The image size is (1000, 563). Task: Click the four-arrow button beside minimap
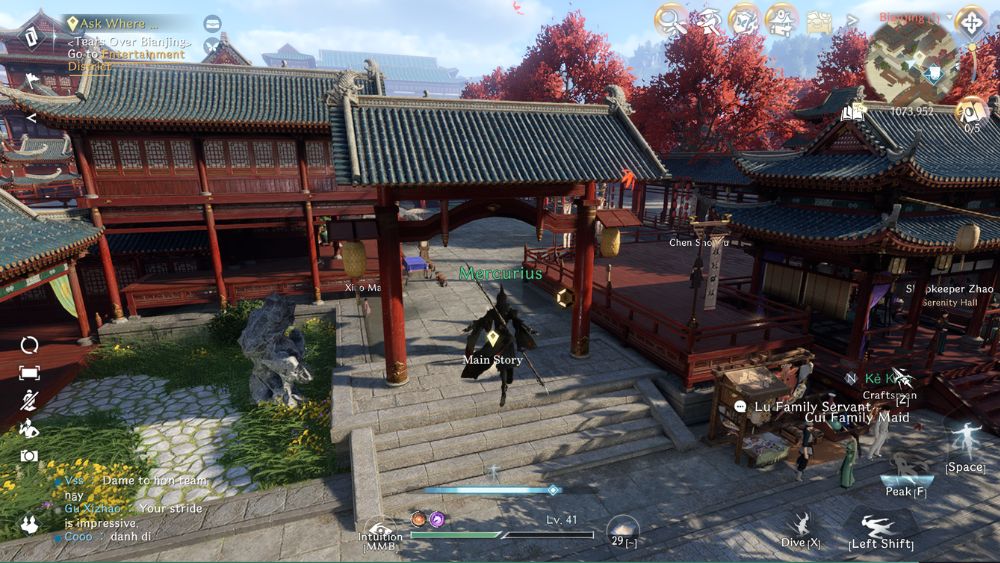[971, 21]
